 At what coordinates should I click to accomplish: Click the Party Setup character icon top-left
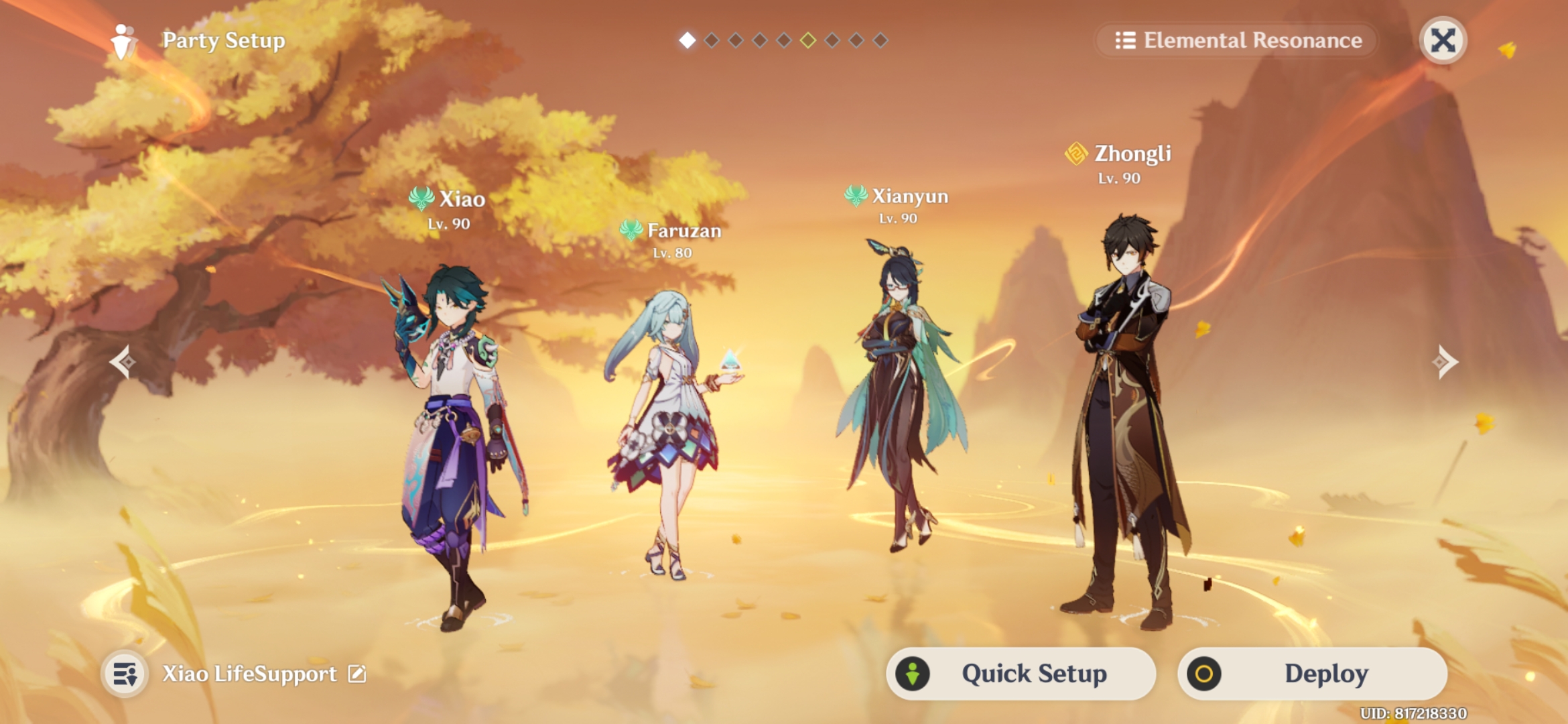pos(121,40)
